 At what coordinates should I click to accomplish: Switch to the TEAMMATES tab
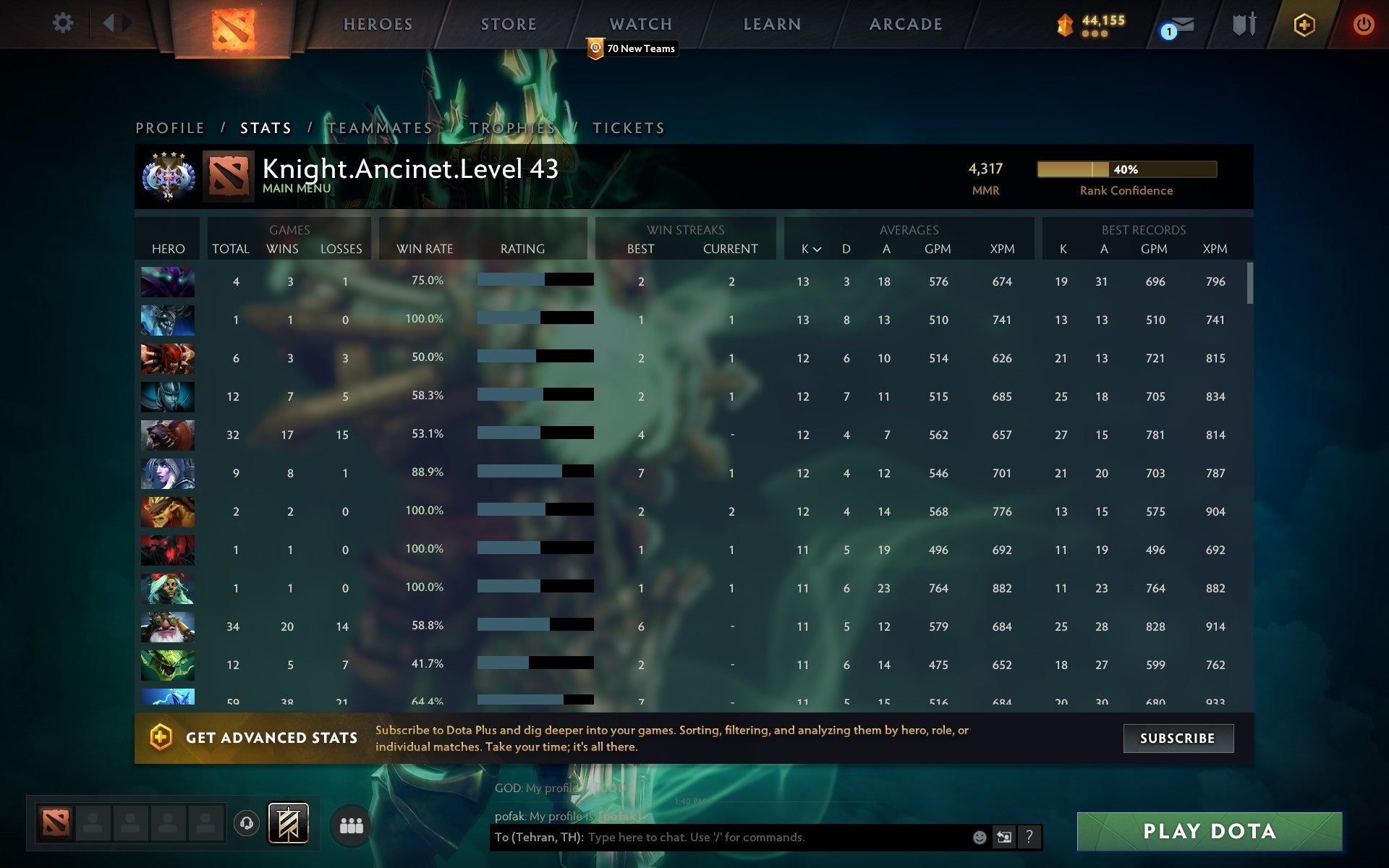(379, 127)
